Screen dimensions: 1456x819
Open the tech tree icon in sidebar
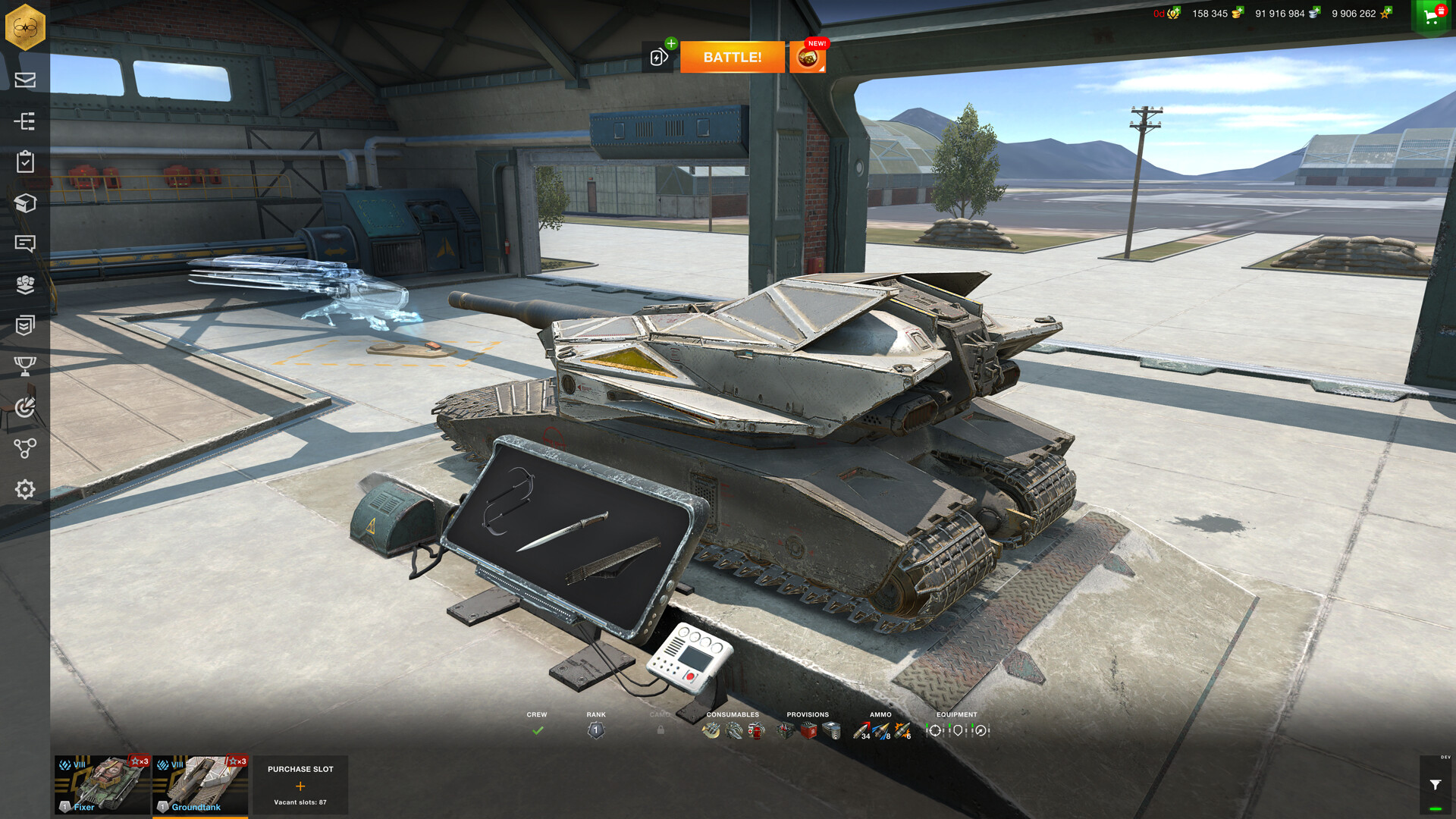(25, 121)
